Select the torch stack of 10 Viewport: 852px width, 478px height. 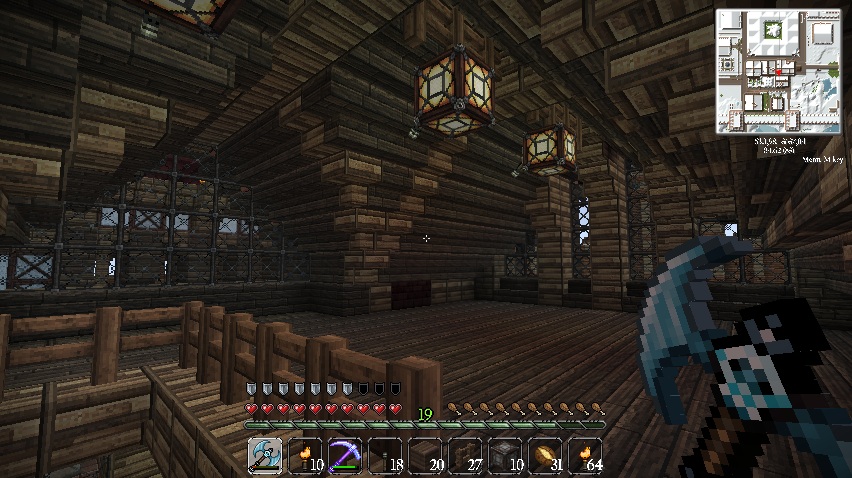[305, 456]
